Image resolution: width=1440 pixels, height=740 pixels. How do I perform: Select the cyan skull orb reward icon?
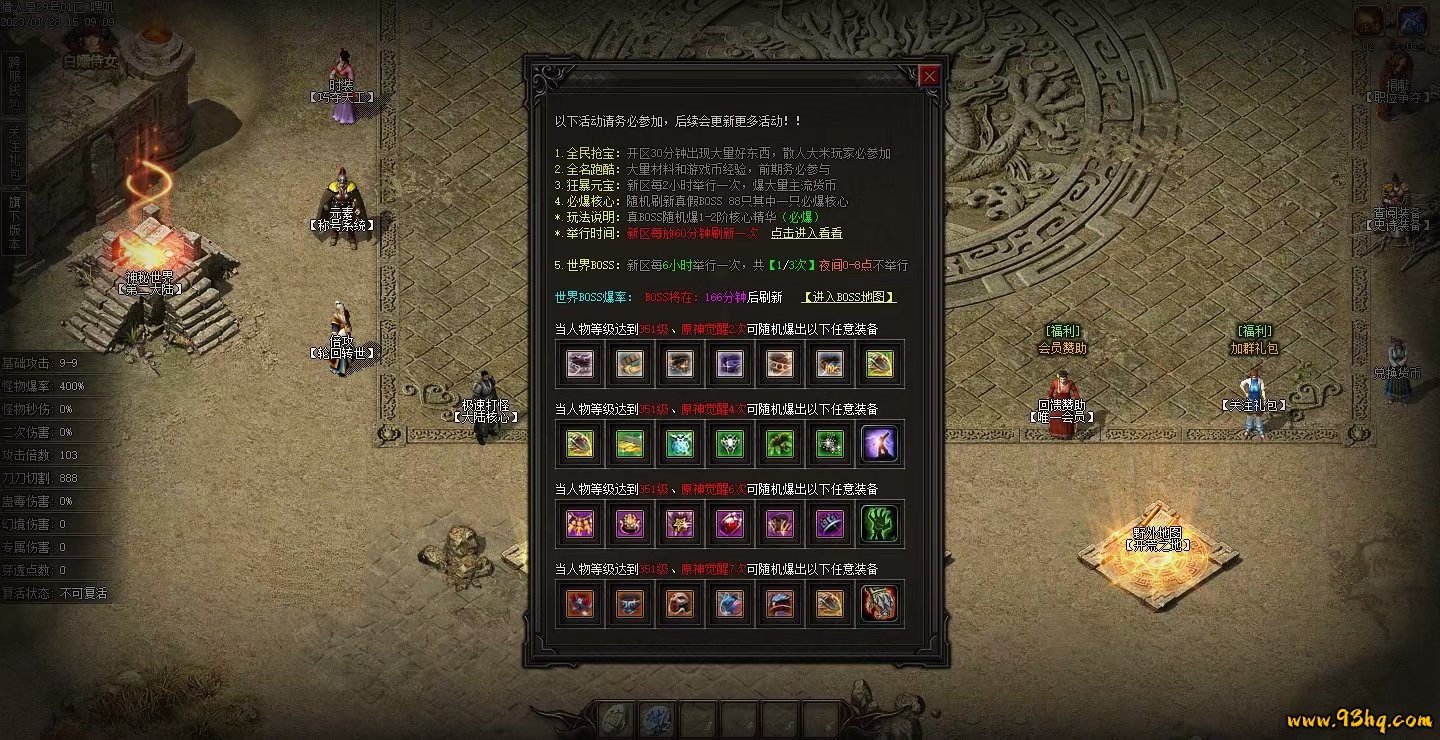680,444
